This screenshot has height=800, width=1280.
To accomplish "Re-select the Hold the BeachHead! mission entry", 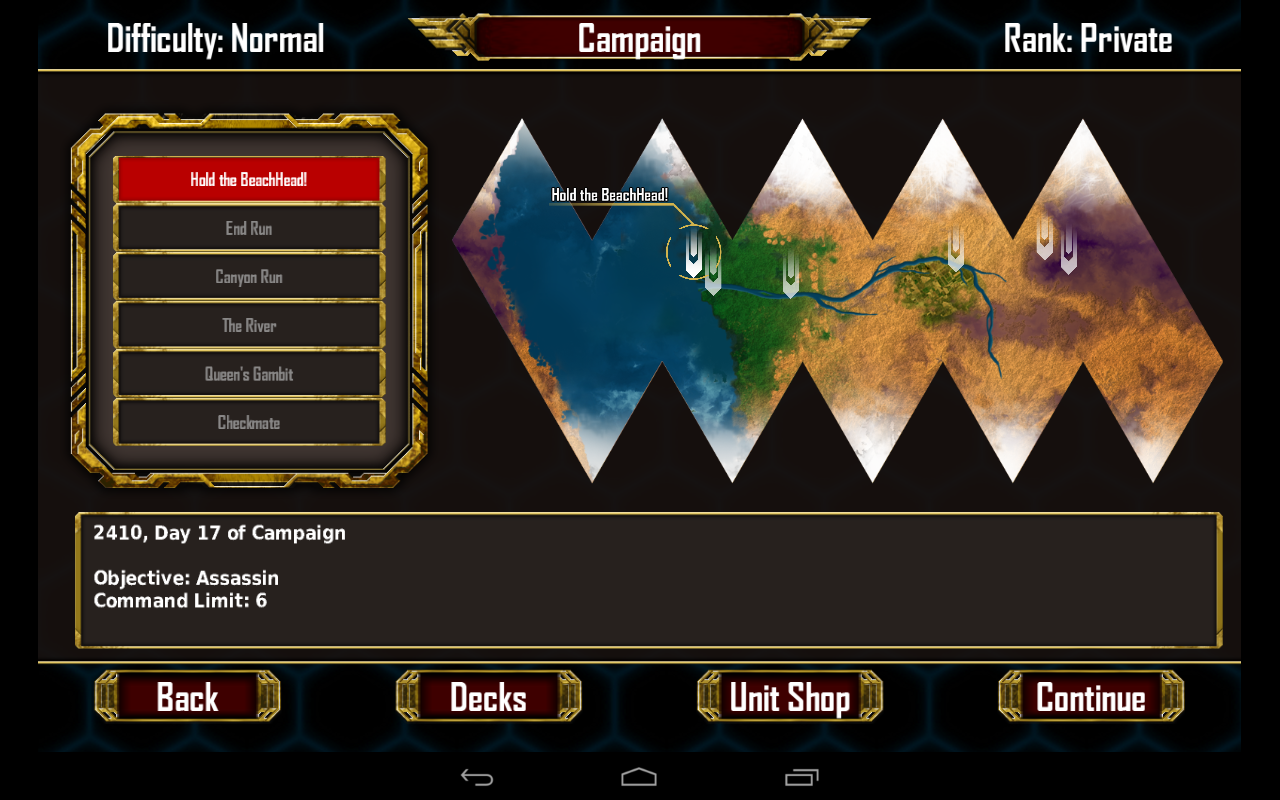I will tap(249, 180).
